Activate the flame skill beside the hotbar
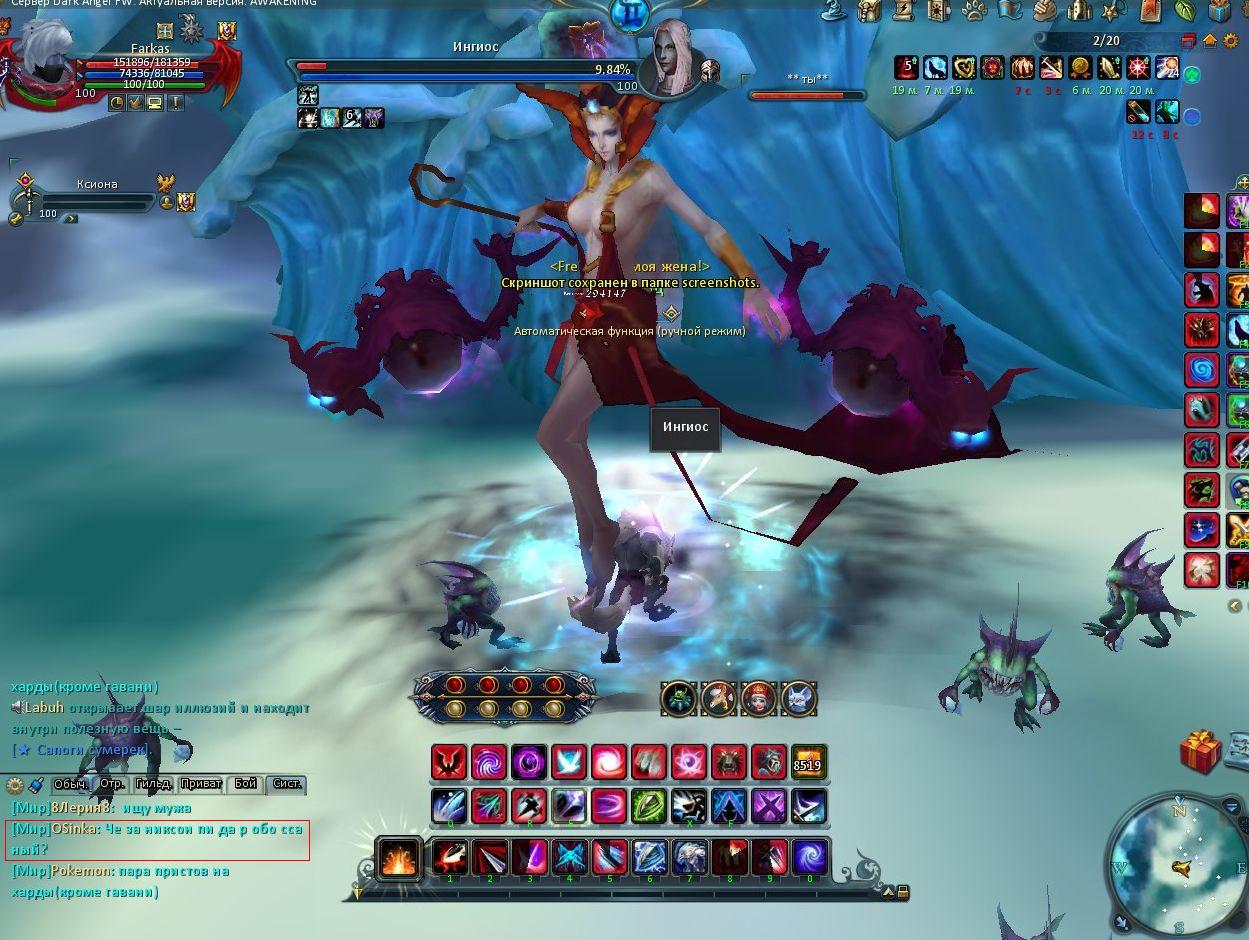 [x=398, y=859]
